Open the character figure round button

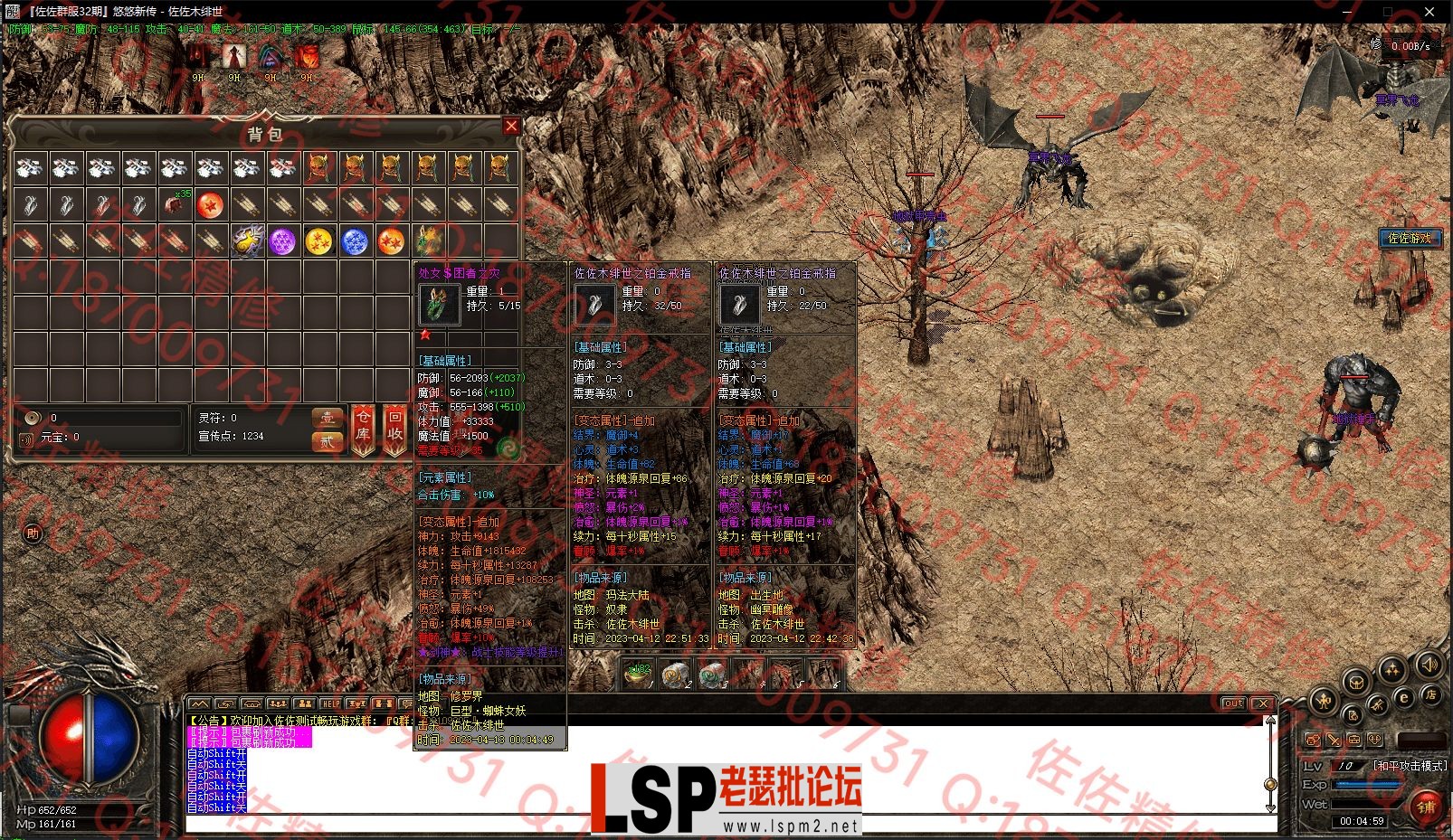1324,701
